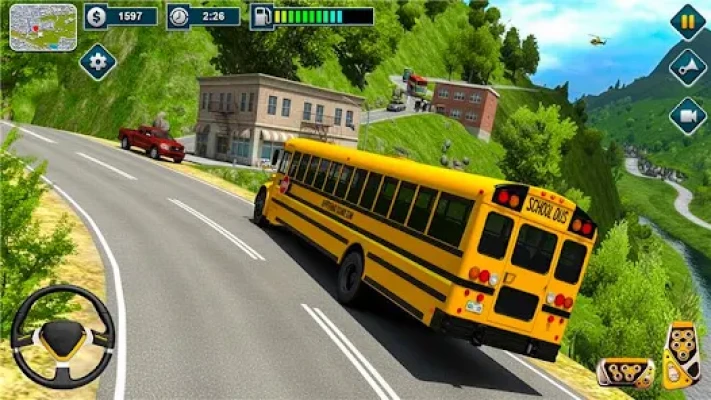This screenshot has width=711, height=400.
Task: Push the accelerator gas pedal
Action: pos(682,354)
